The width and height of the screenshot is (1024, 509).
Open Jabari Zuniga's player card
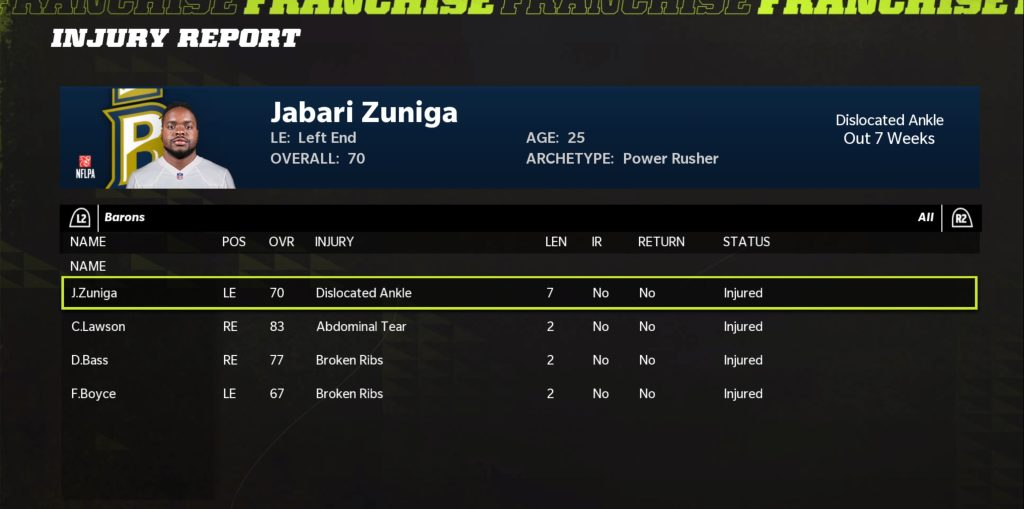tap(518, 138)
